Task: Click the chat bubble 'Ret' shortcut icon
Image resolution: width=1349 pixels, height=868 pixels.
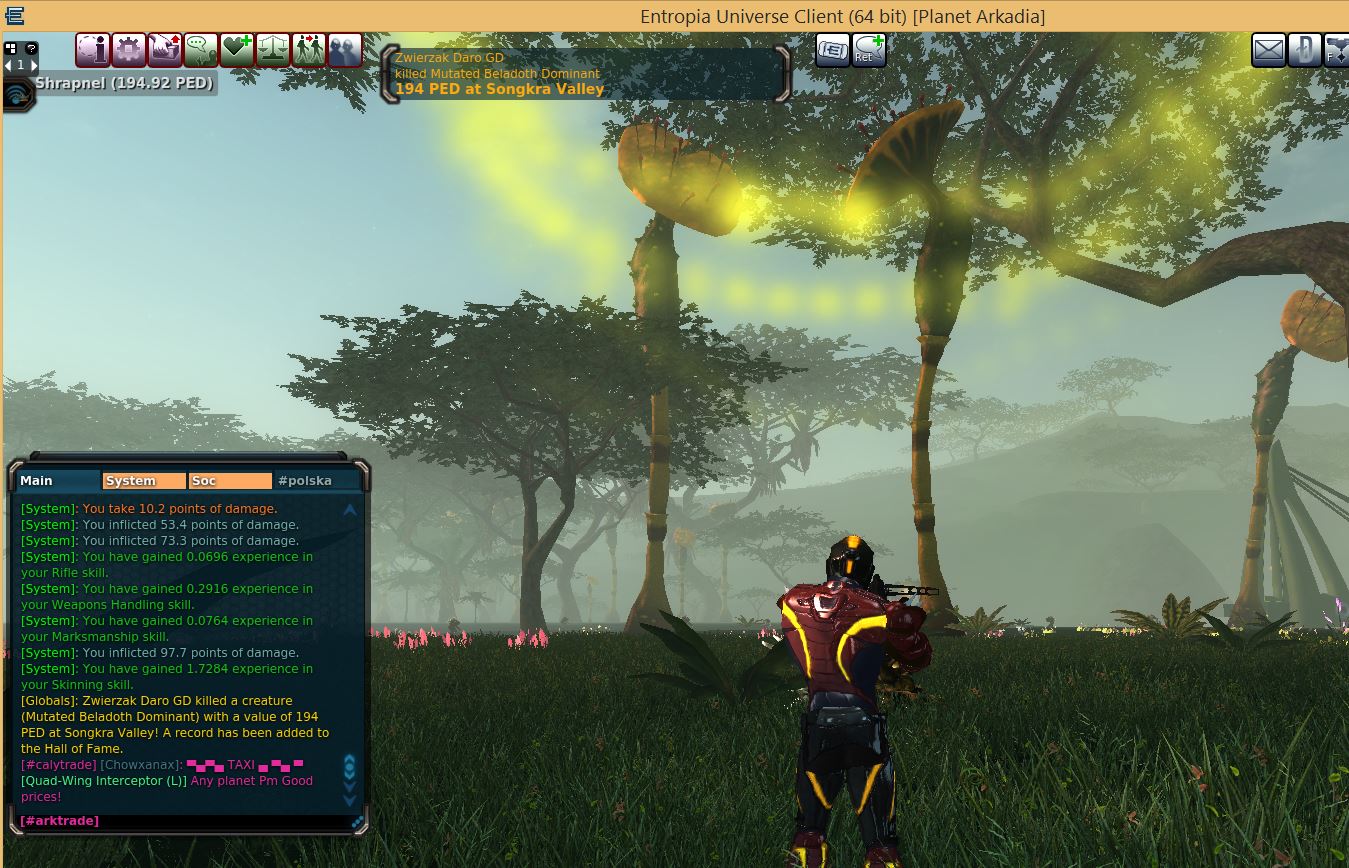Action: [x=869, y=50]
